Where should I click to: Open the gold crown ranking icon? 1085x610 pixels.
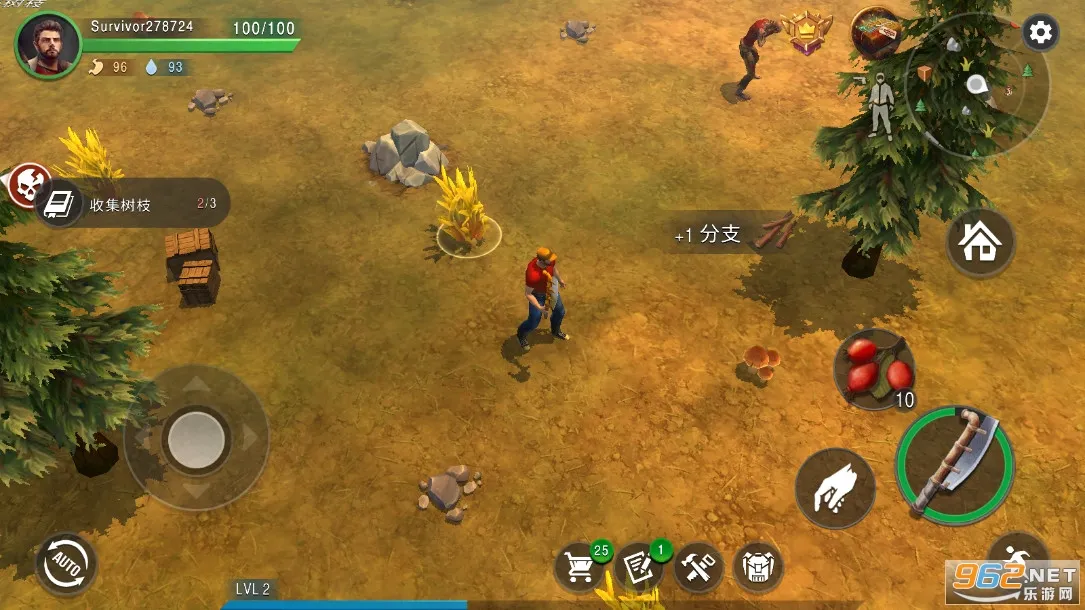(806, 33)
